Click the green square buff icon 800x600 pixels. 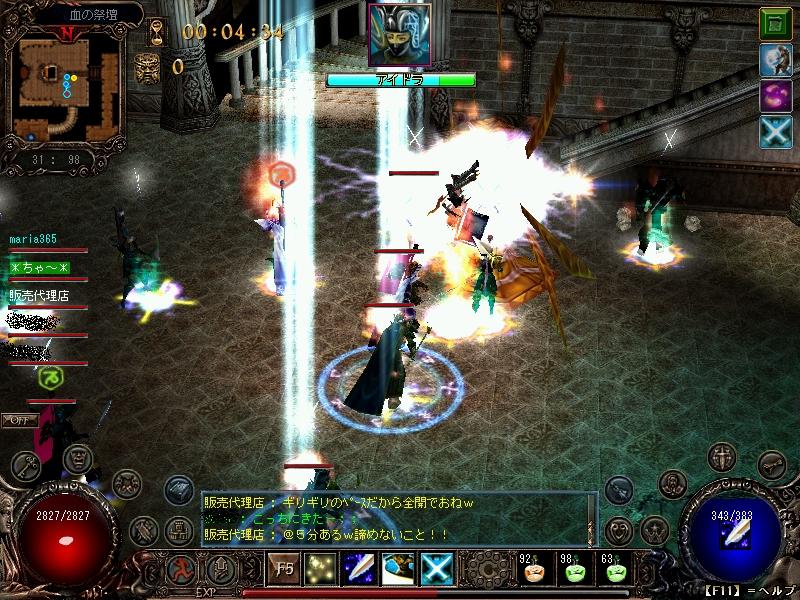(775, 24)
